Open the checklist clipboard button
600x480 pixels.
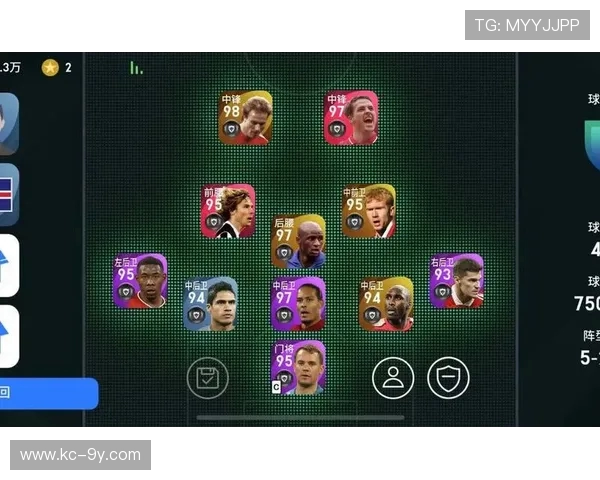click(207, 378)
